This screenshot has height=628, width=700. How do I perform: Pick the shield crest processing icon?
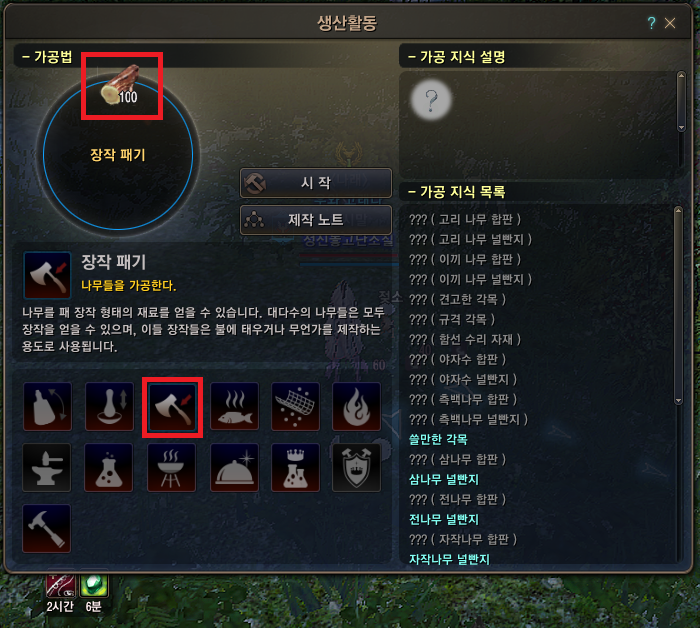point(357,468)
